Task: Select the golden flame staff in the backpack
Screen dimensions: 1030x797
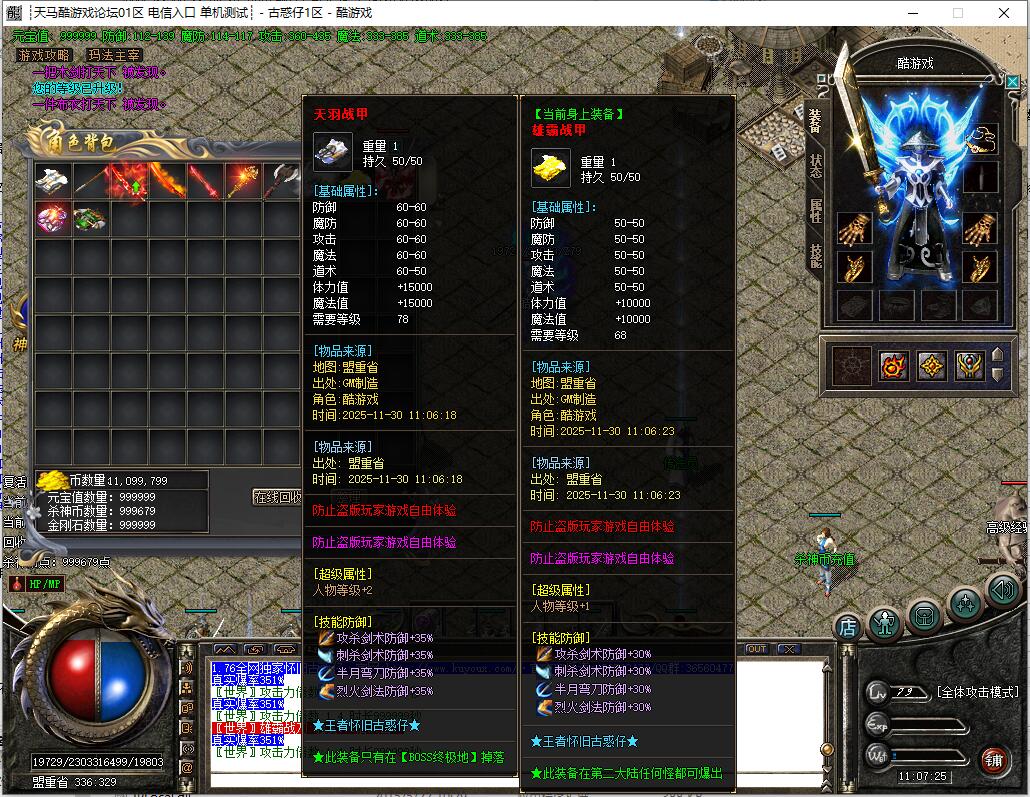Action: point(244,181)
